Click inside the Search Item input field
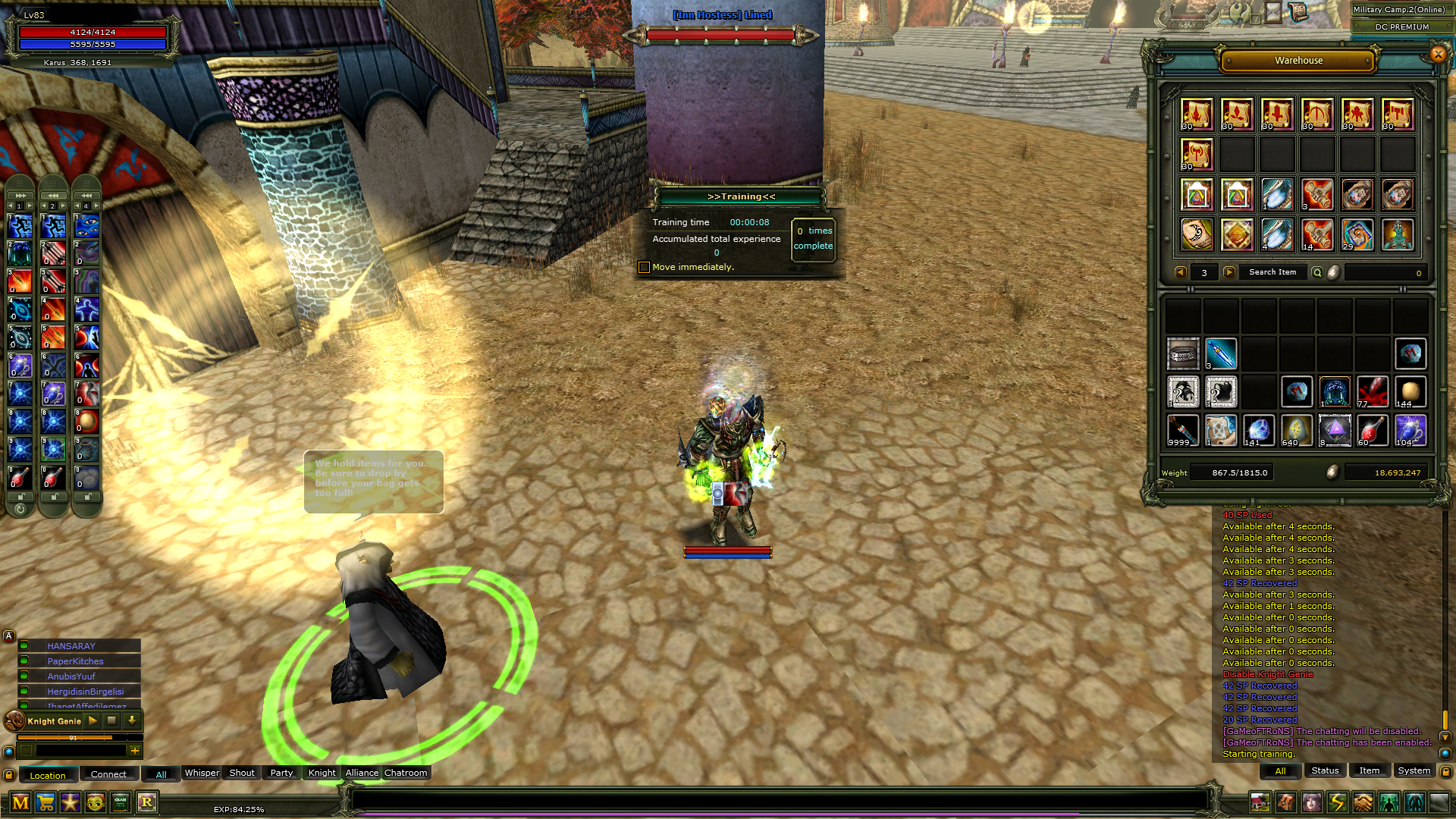Image resolution: width=1456 pixels, height=819 pixels. (x=1273, y=272)
